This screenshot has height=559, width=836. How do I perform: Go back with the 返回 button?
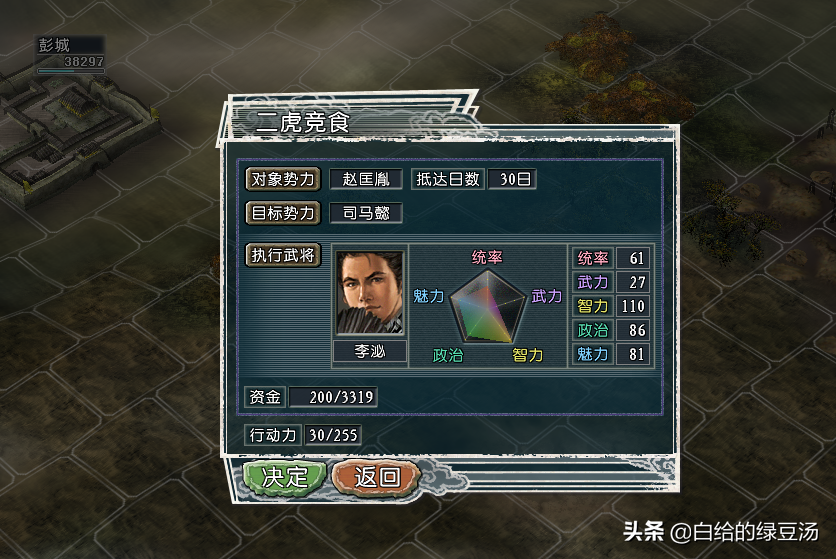pos(375,477)
